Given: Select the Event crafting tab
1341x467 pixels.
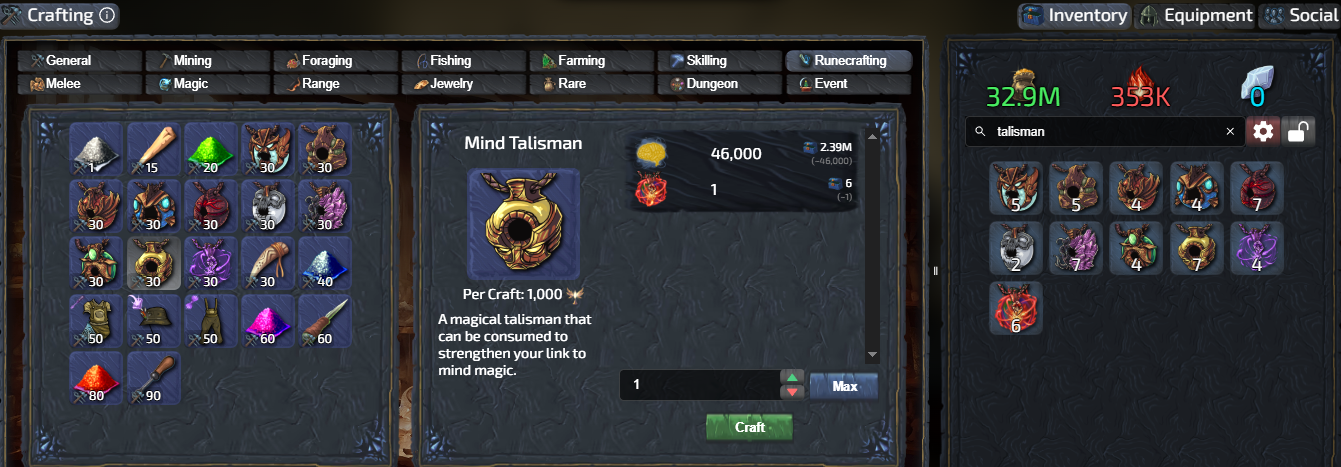Looking at the screenshot, I should [847, 84].
